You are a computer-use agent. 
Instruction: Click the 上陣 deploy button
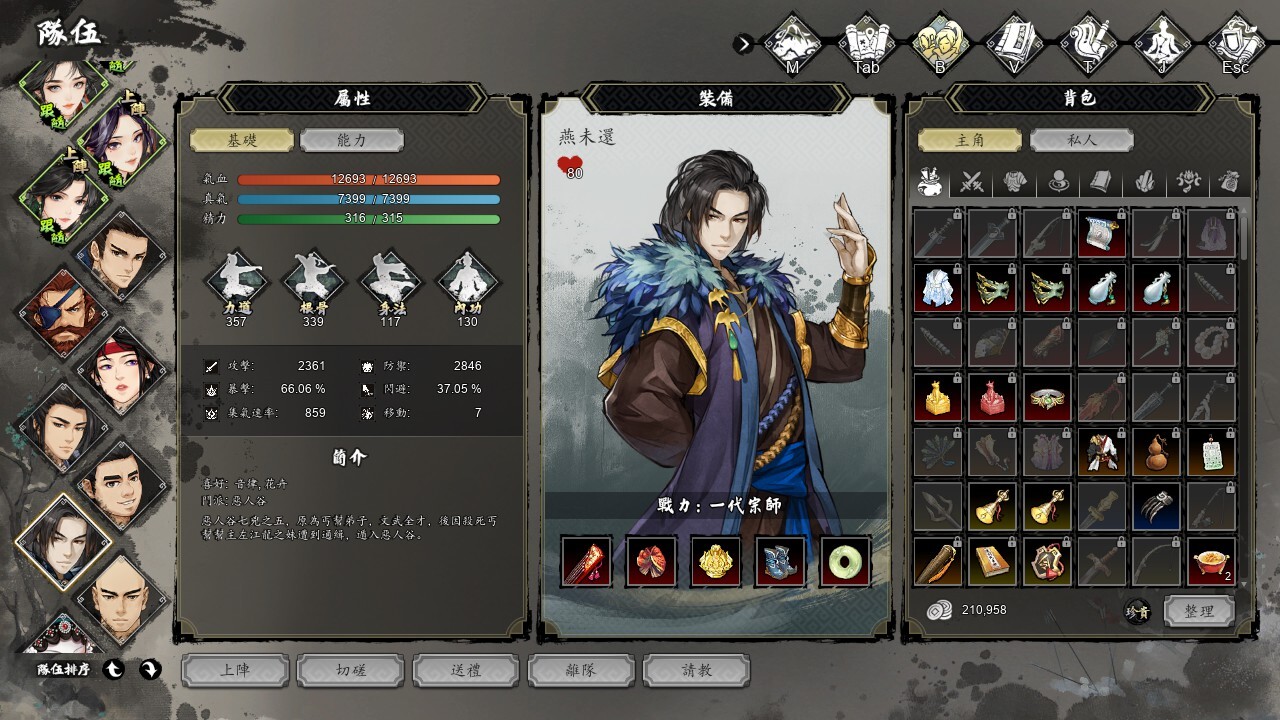click(x=236, y=670)
